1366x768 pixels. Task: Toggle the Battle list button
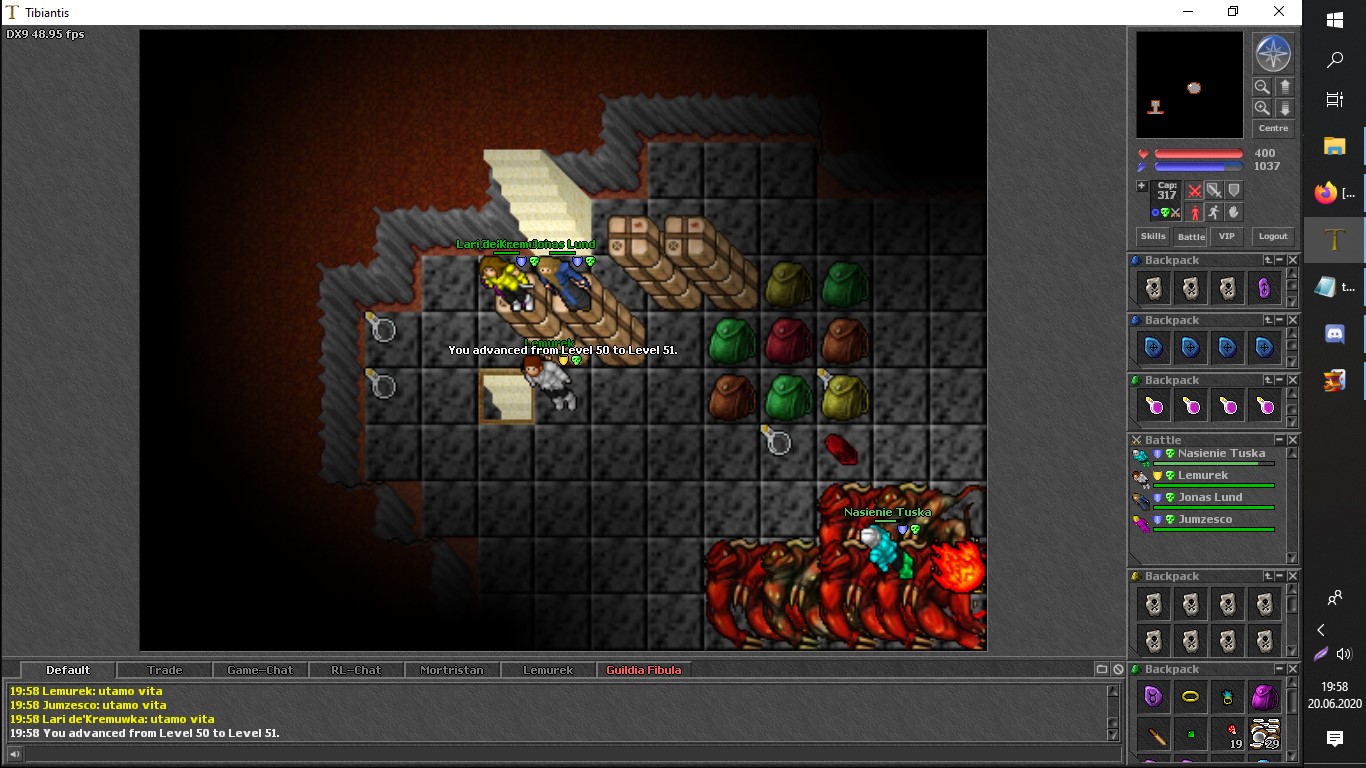pos(1191,237)
